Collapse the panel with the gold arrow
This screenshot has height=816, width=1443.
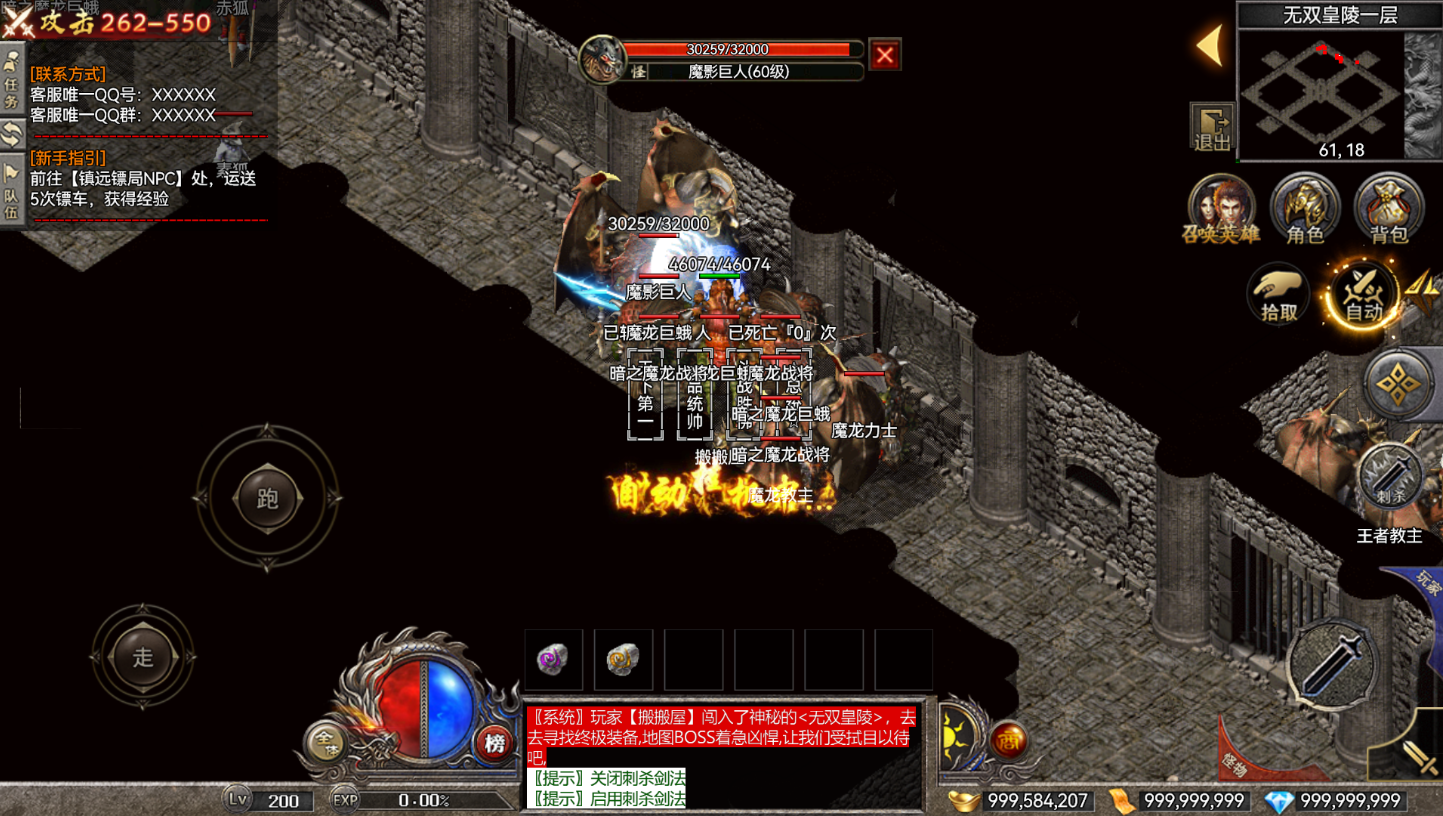(1210, 46)
